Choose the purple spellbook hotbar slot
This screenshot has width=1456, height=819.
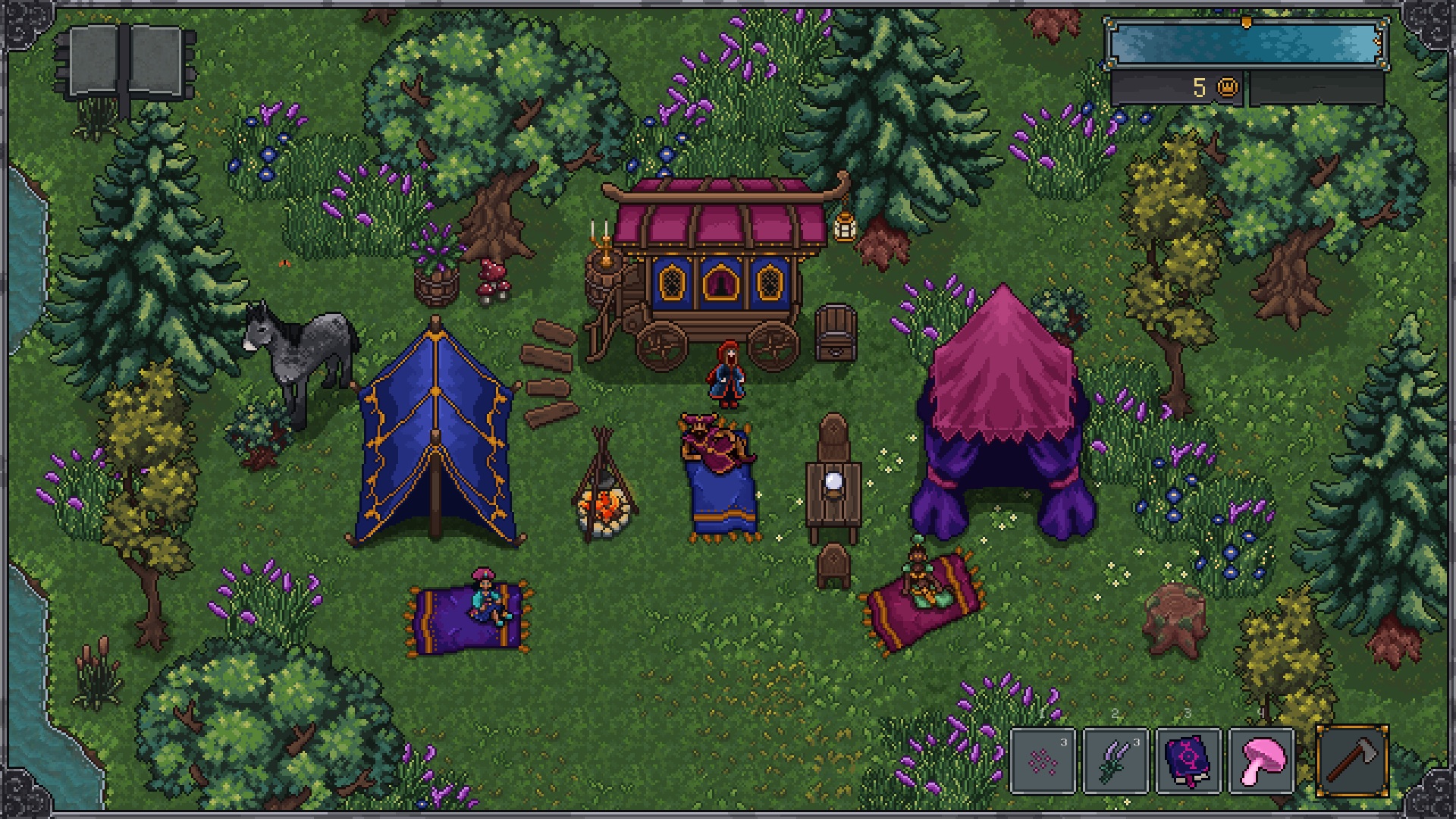pyautogui.click(x=1188, y=760)
